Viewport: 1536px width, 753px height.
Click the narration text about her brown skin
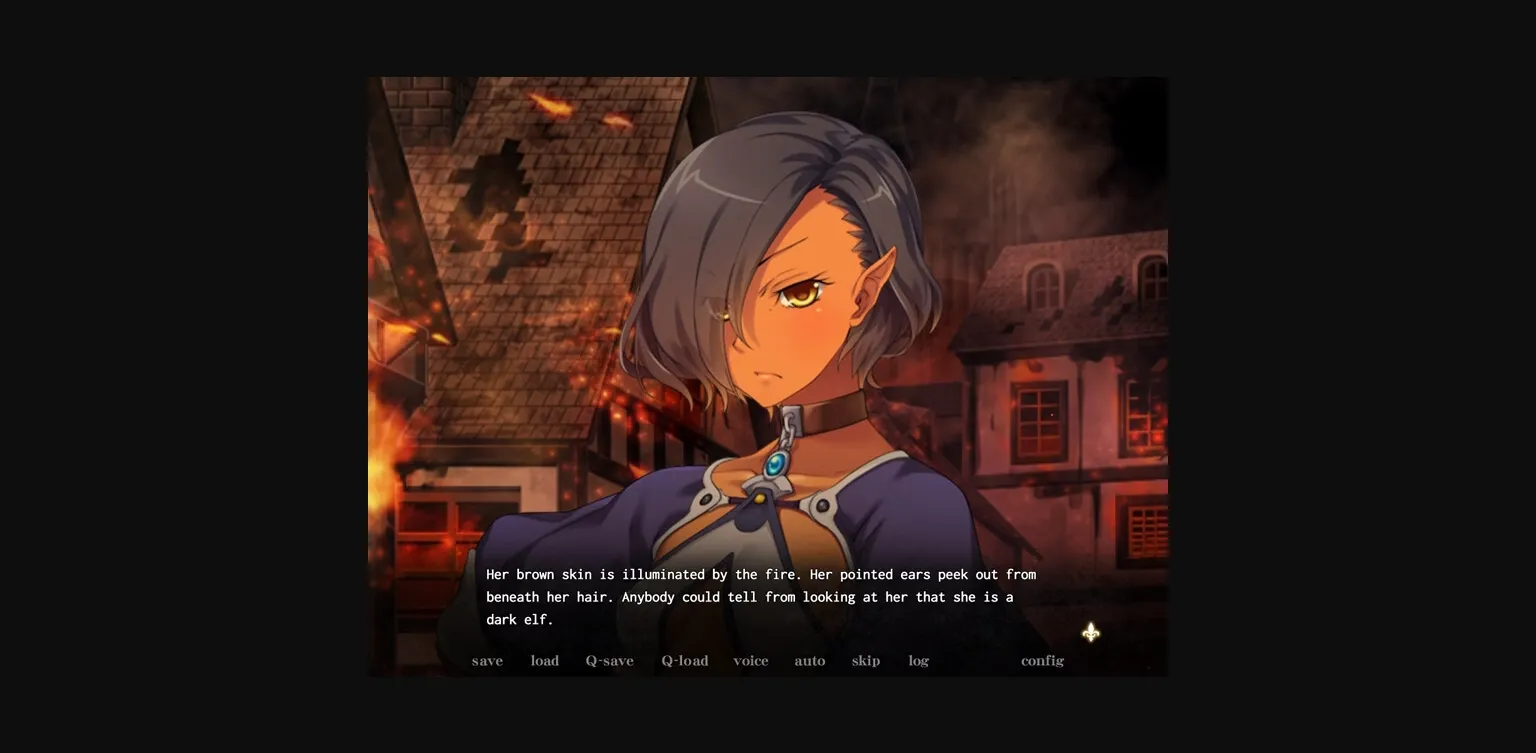(760, 574)
